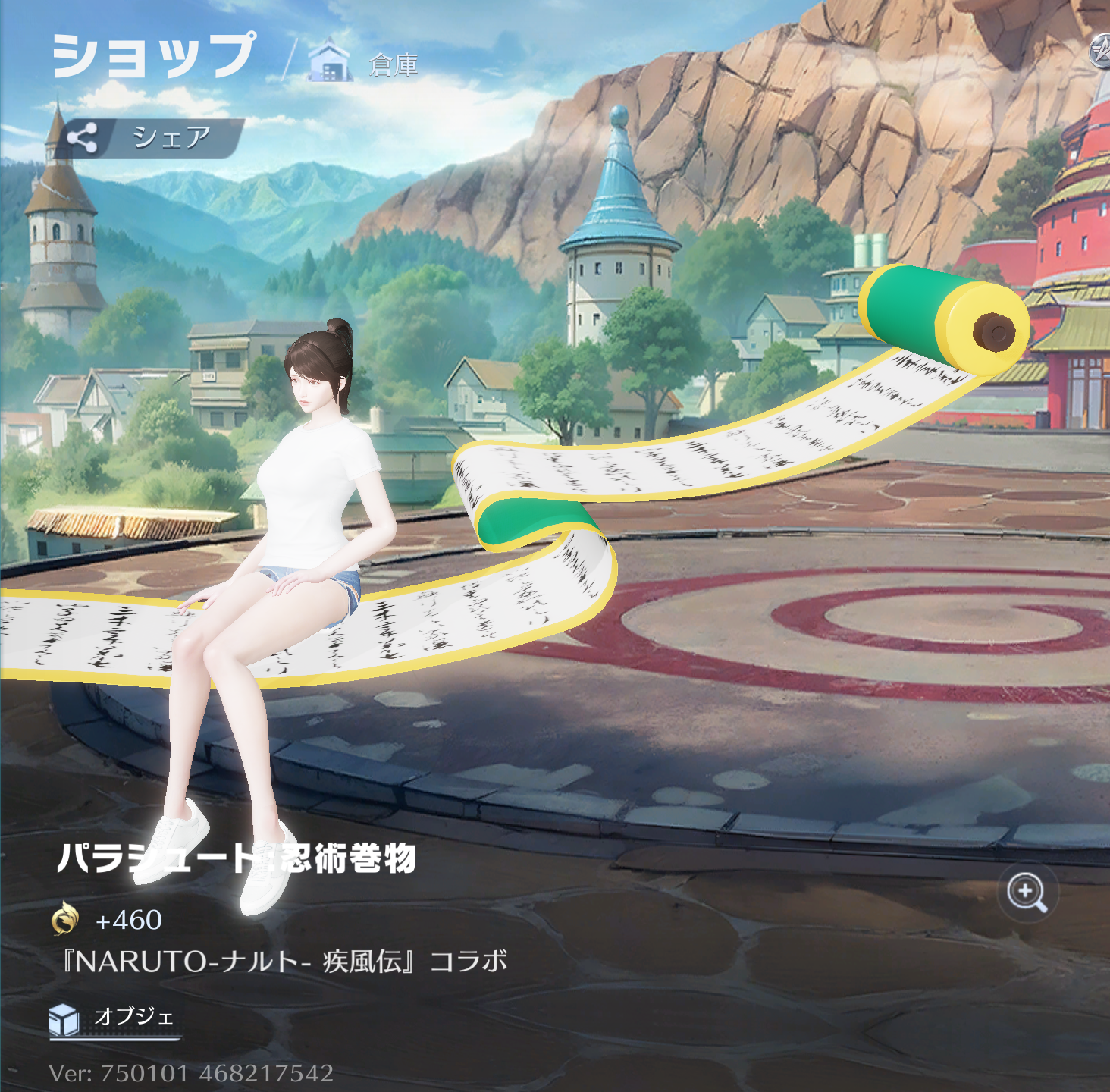Click the partially visible top-right corner icon
This screenshot has width=1110, height=1092.
point(1101,52)
